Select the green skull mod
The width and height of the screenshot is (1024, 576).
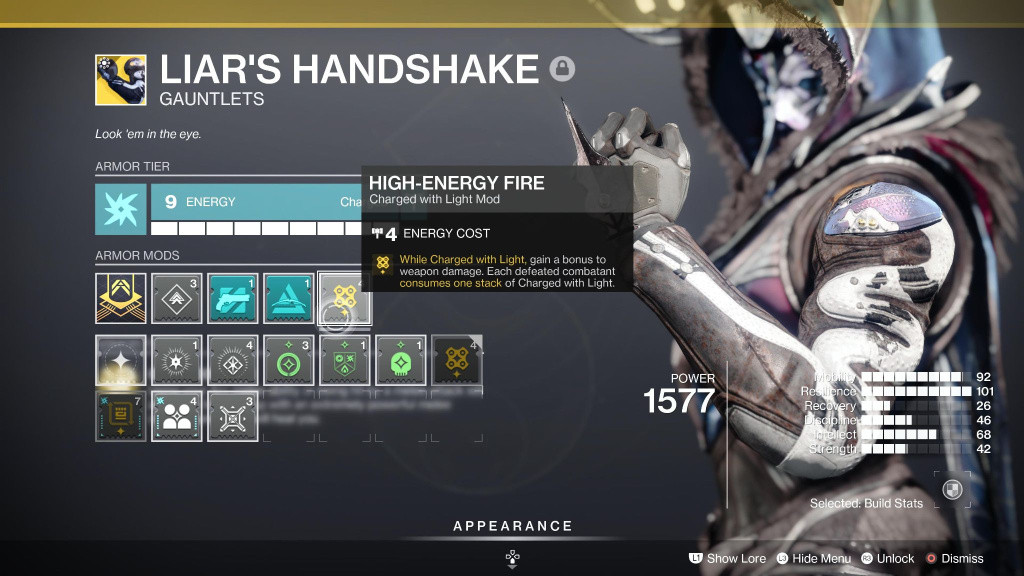click(x=401, y=360)
